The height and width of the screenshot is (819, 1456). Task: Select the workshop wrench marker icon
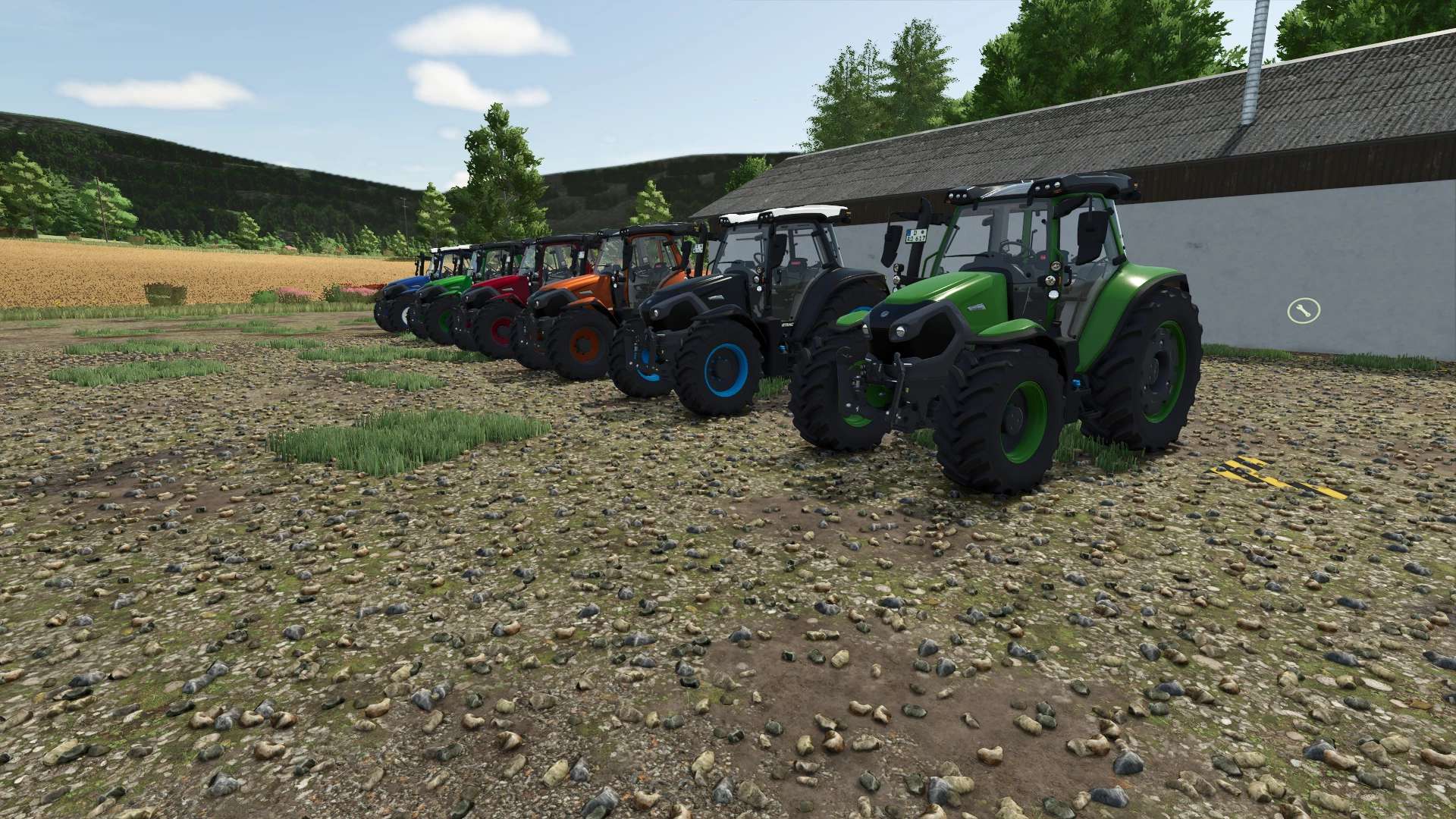(x=1304, y=309)
